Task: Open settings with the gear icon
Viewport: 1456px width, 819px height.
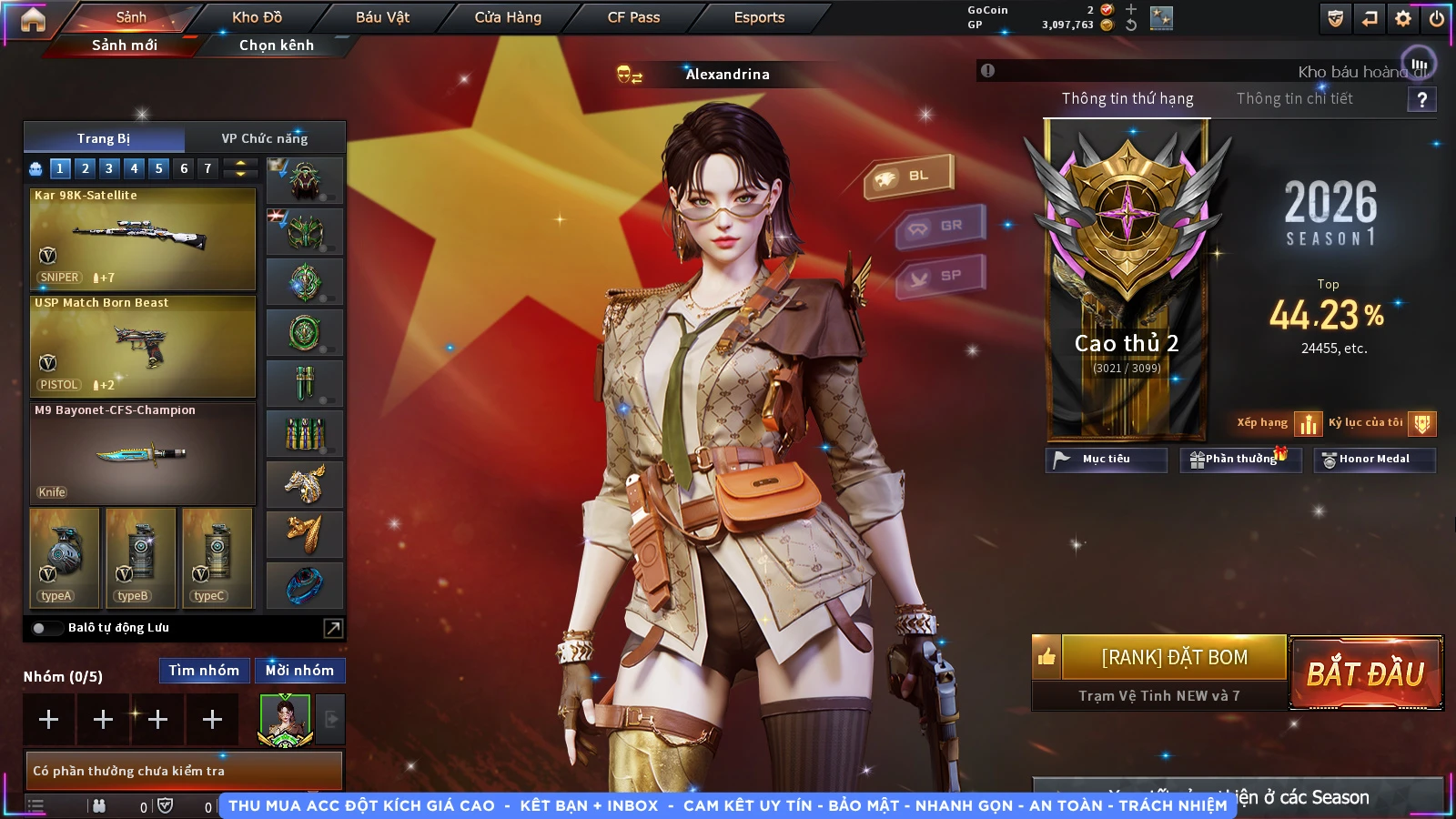Action: pos(1403,18)
